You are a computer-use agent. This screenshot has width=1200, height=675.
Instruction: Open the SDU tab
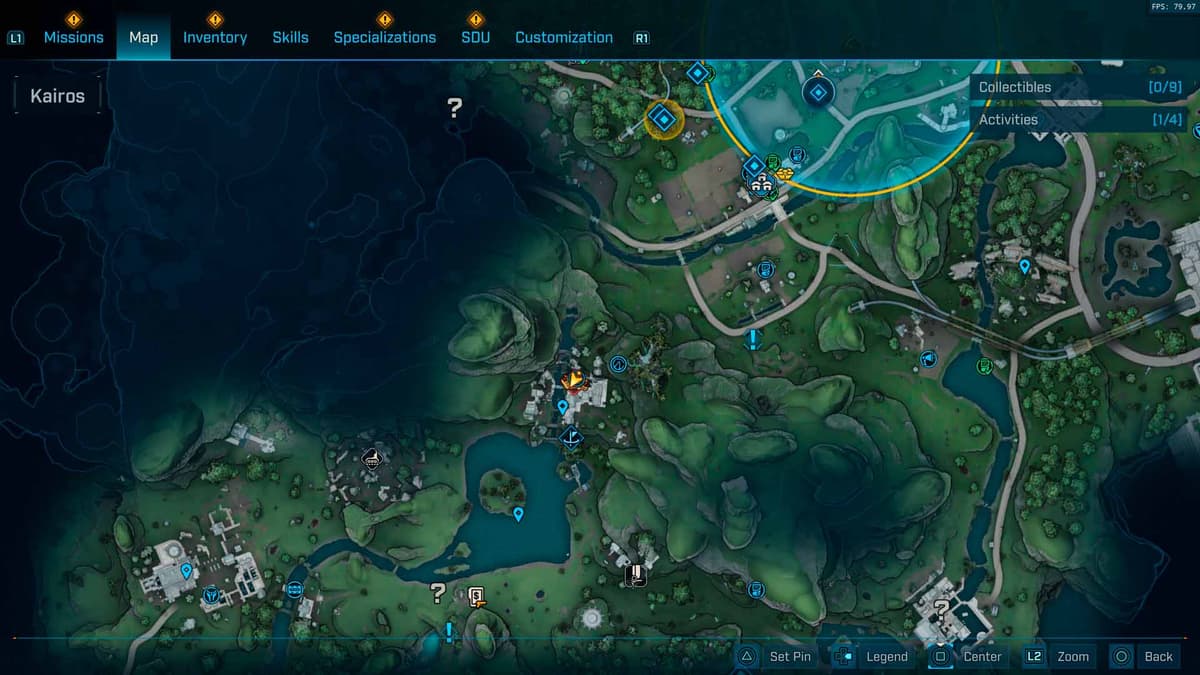[475, 37]
